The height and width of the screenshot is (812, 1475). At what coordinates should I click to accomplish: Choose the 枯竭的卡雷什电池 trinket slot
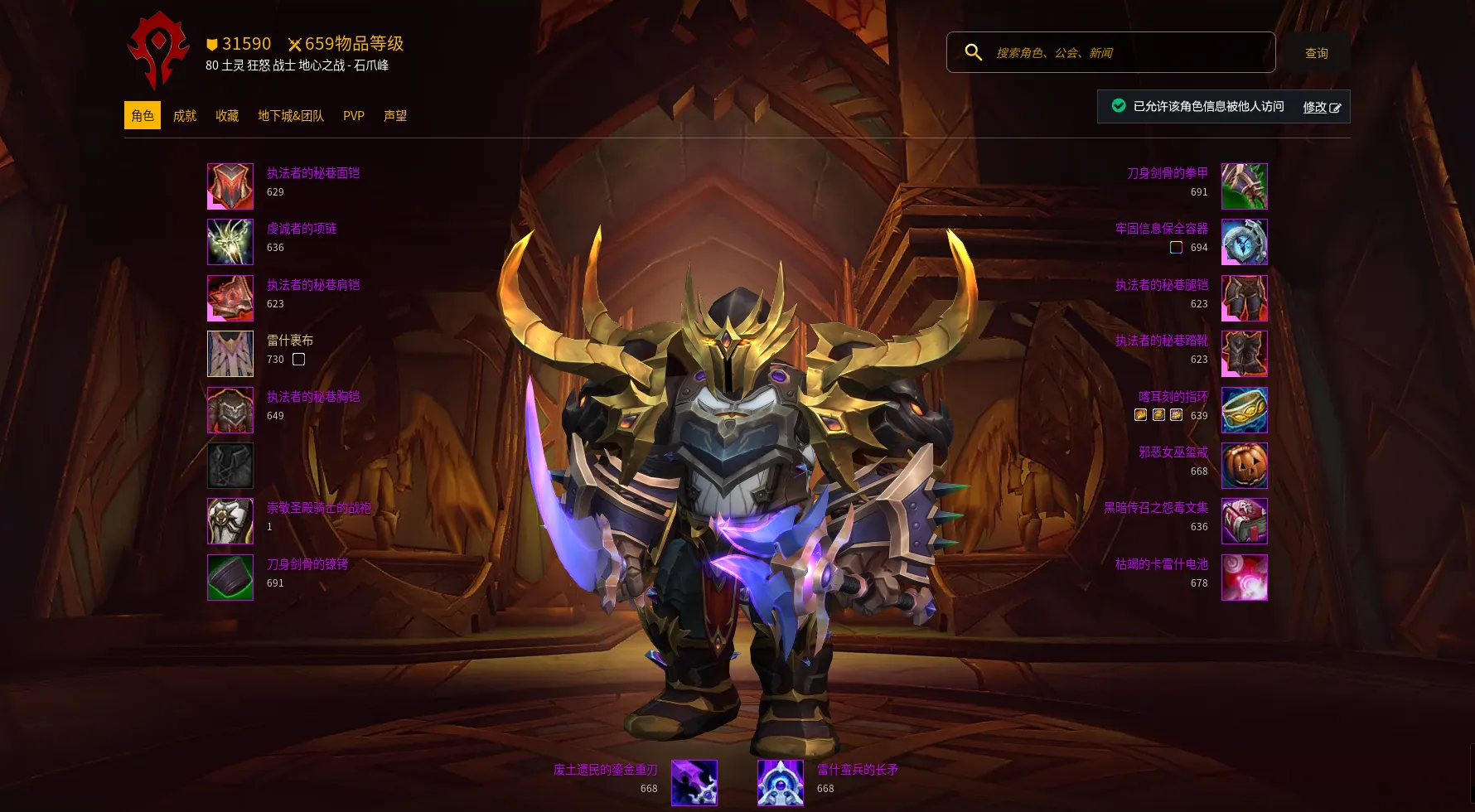click(x=1244, y=578)
